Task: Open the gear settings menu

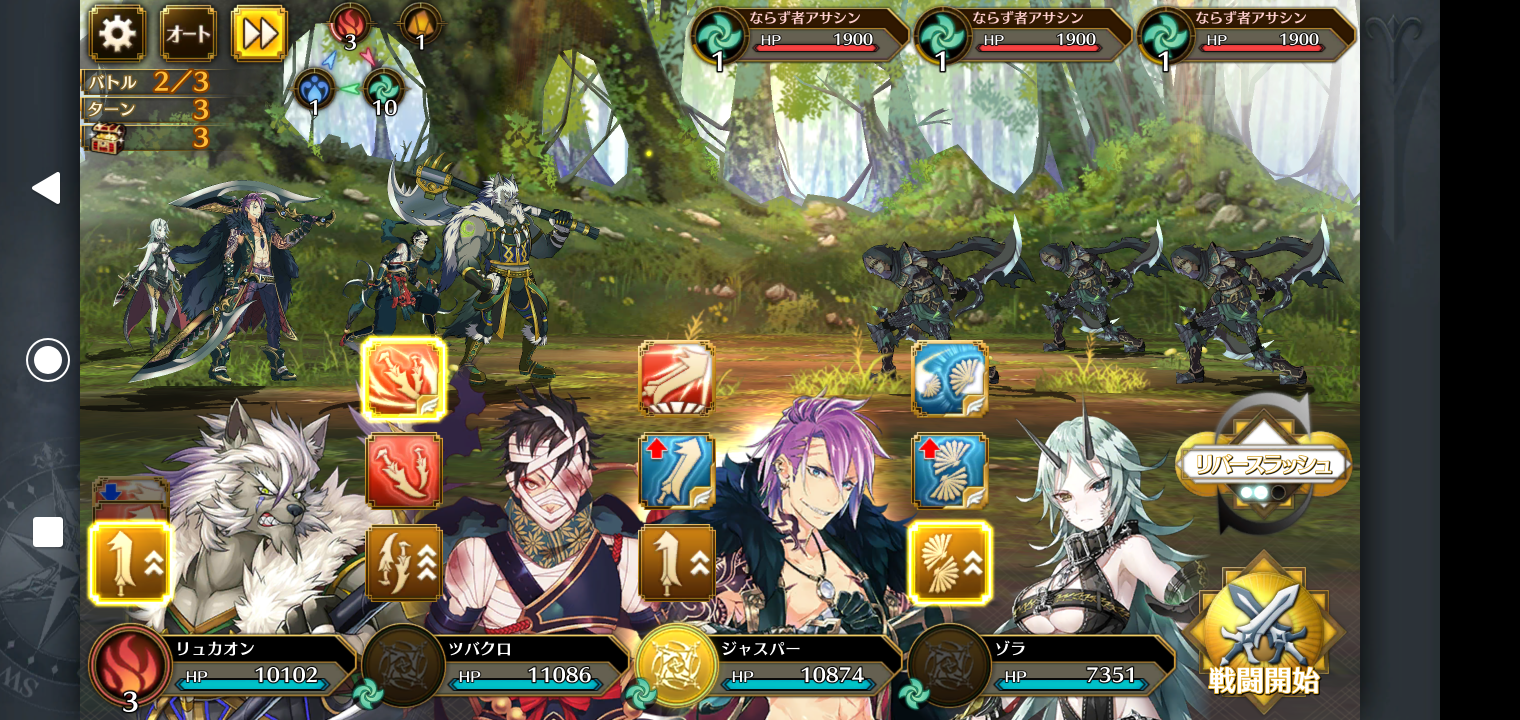Action: coord(117,34)
